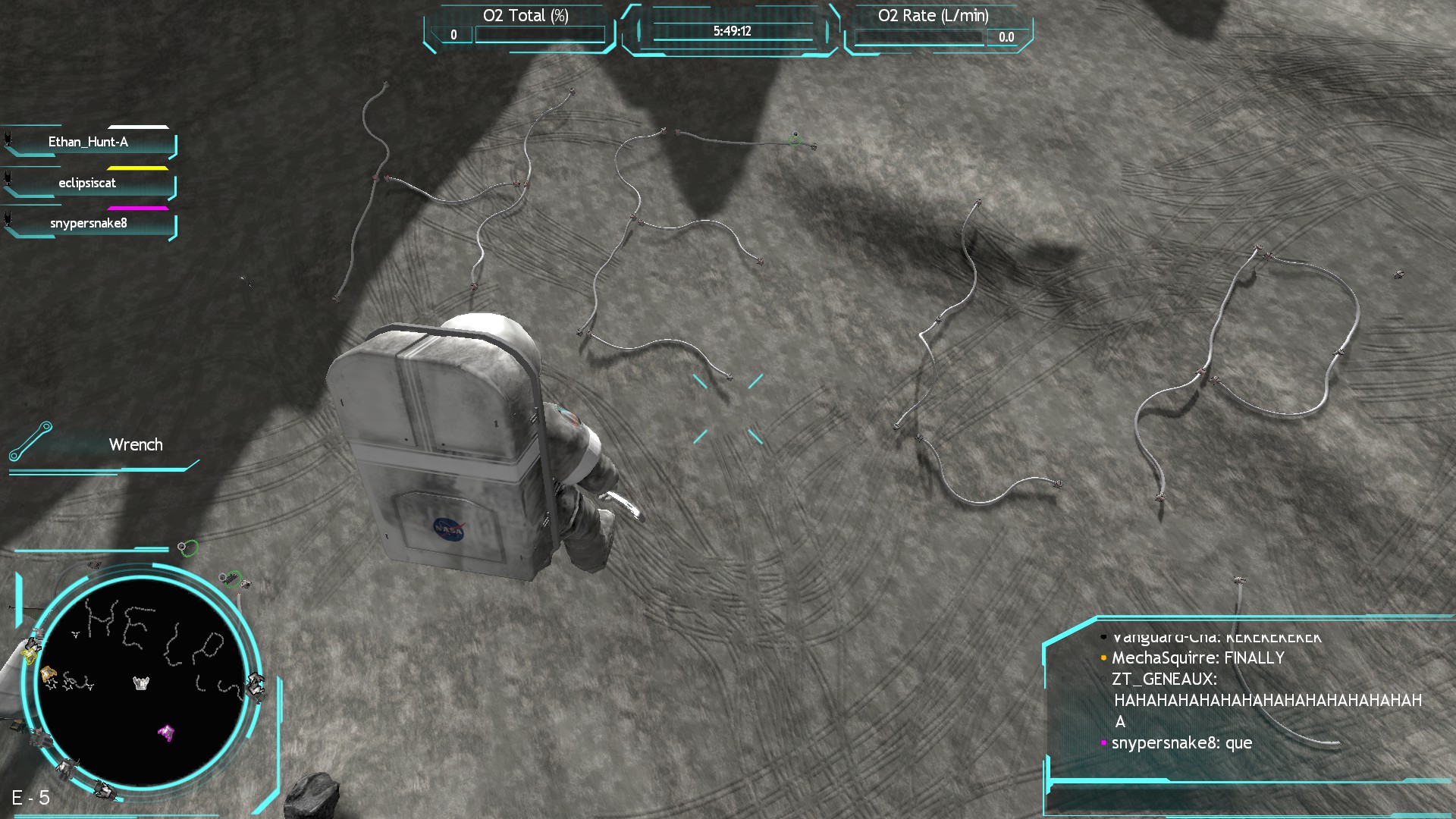Click the E-5 grid coordinate label
This screenshot has height=819, width=1456.
click(30, 797)
